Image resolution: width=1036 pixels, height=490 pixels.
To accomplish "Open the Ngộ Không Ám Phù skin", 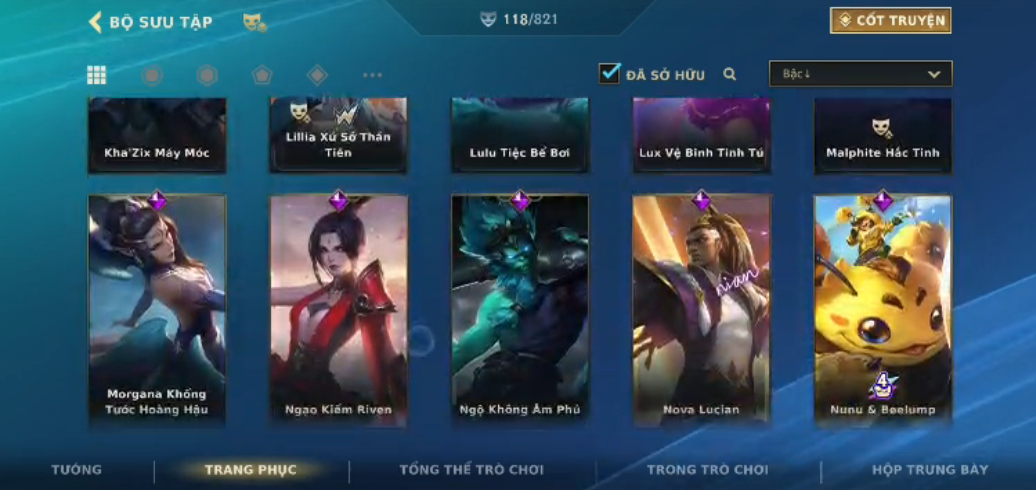I will [520, 310].
